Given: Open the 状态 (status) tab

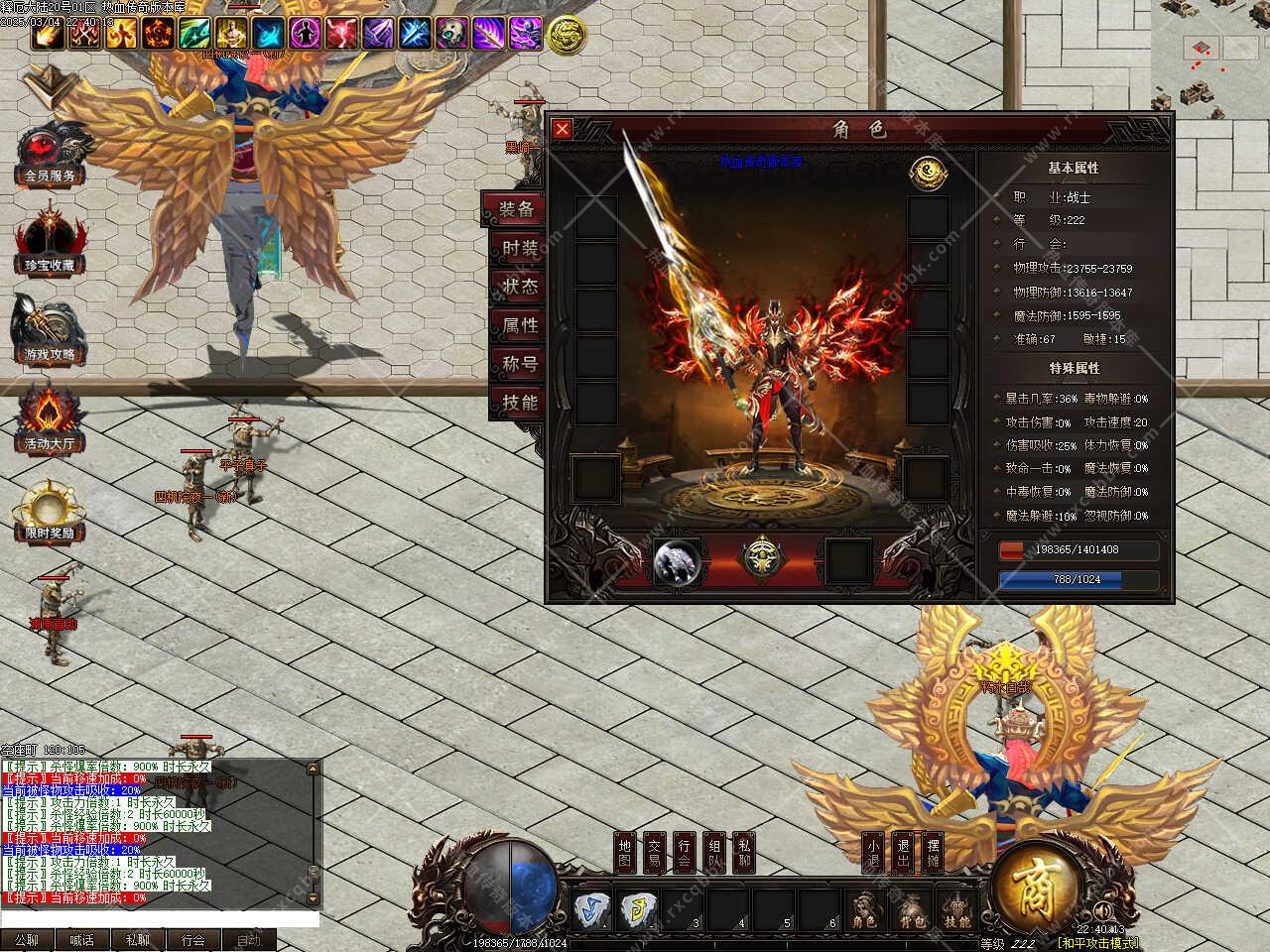Looking at the screenshot, I should (x=519, y=287).
